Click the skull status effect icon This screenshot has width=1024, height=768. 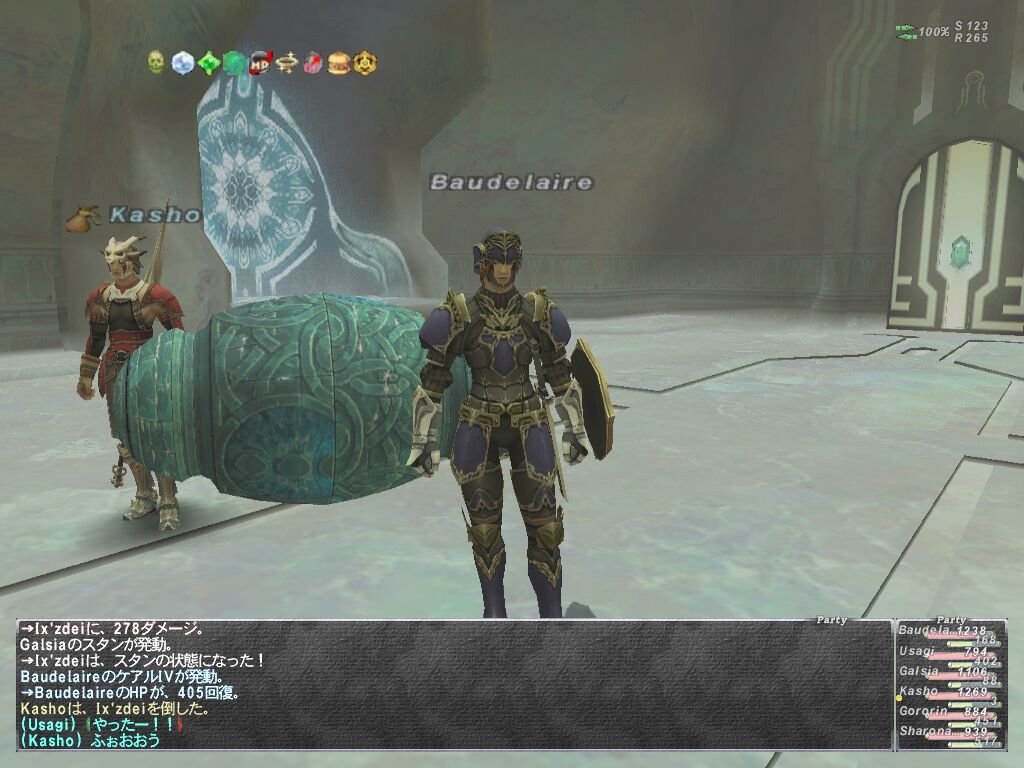(157, 63)
